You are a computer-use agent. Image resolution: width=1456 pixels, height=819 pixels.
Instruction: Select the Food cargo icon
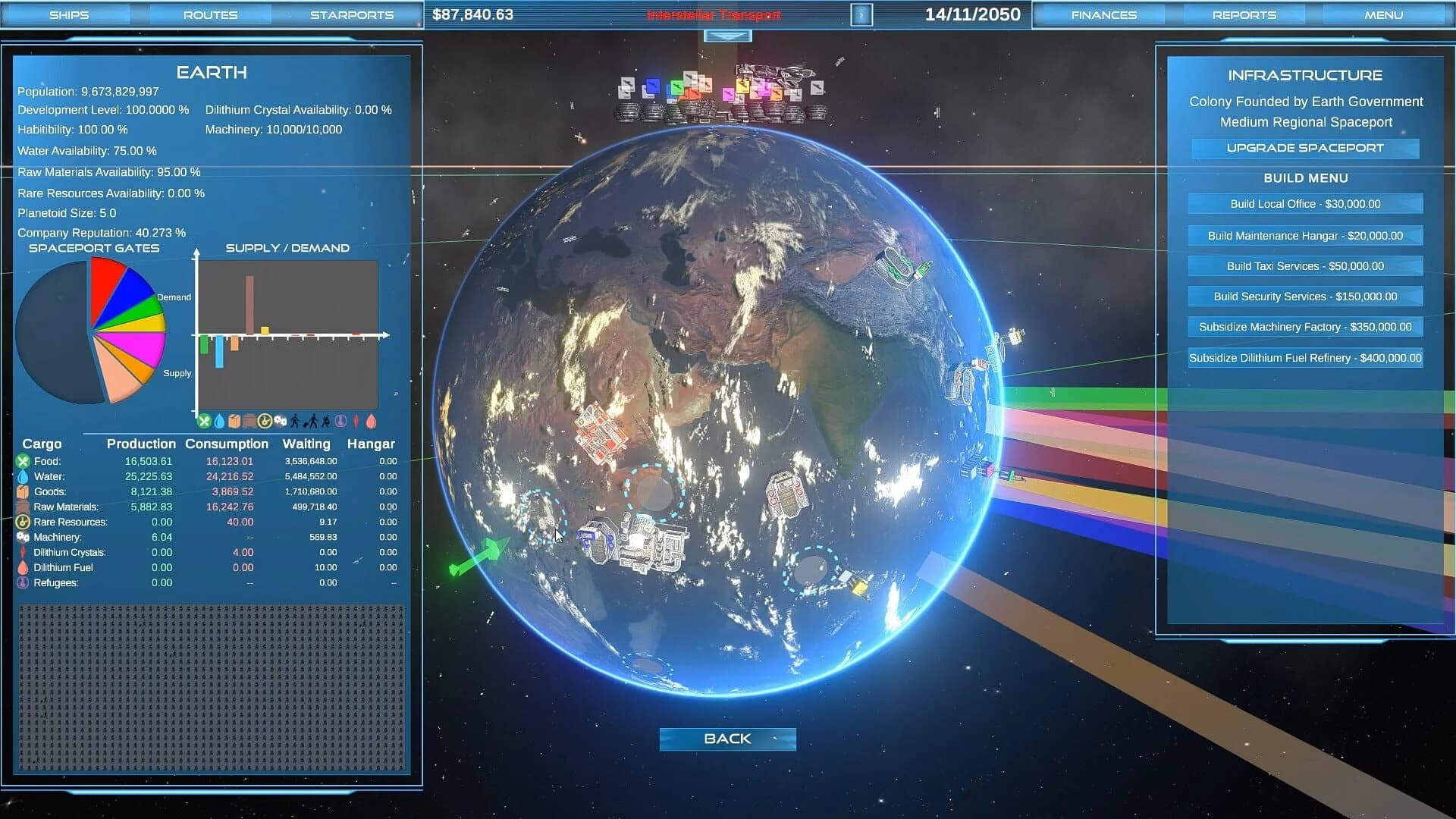click(21, 461)
